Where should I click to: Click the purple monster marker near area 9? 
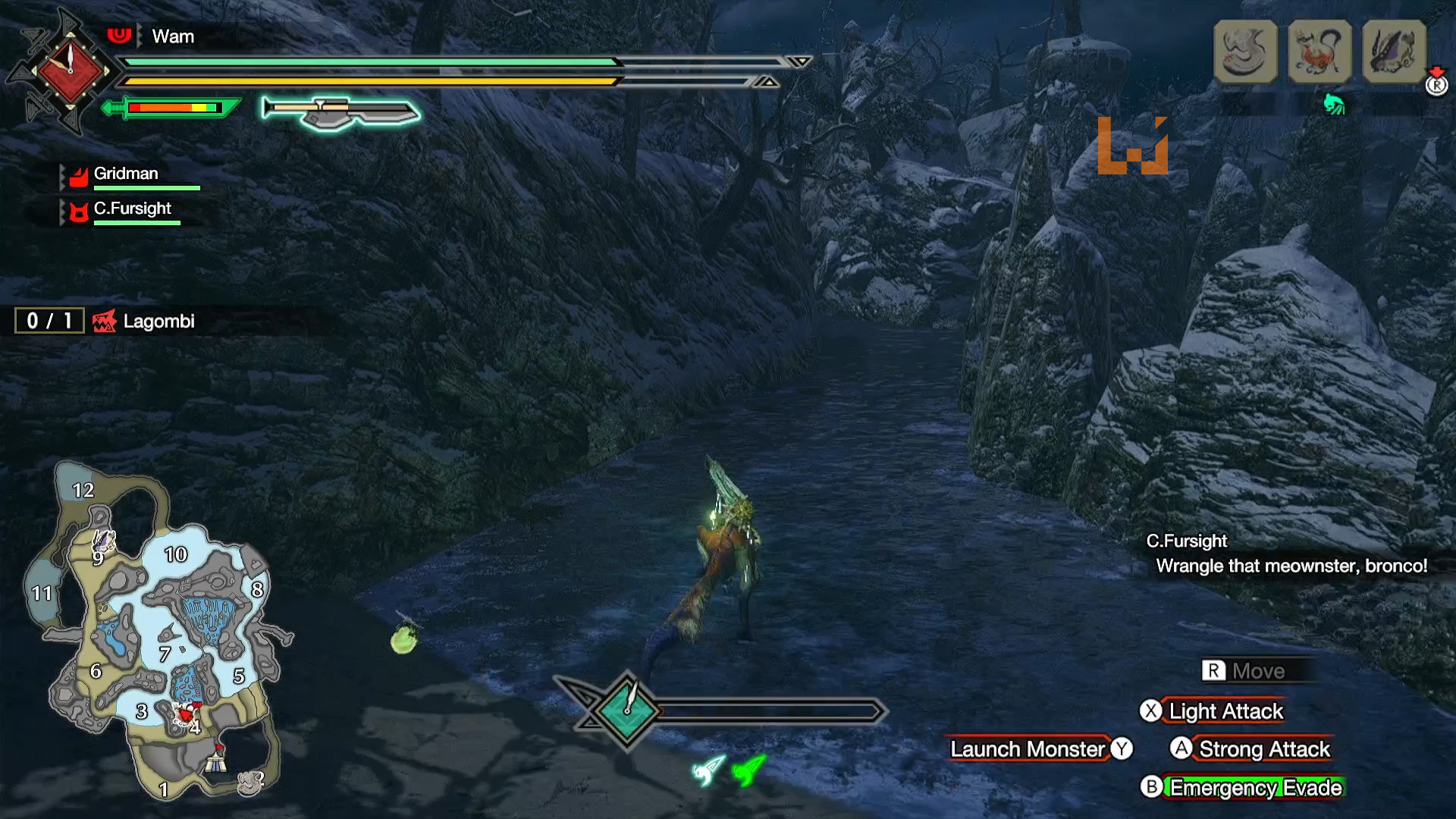pyautogui.click(x=103, y=541)
